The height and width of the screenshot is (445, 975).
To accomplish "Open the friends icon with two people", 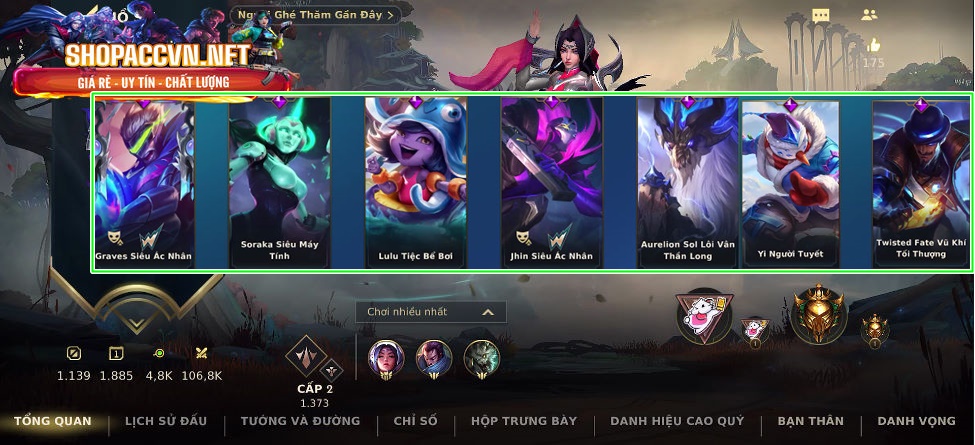I will tap(868, 15).
